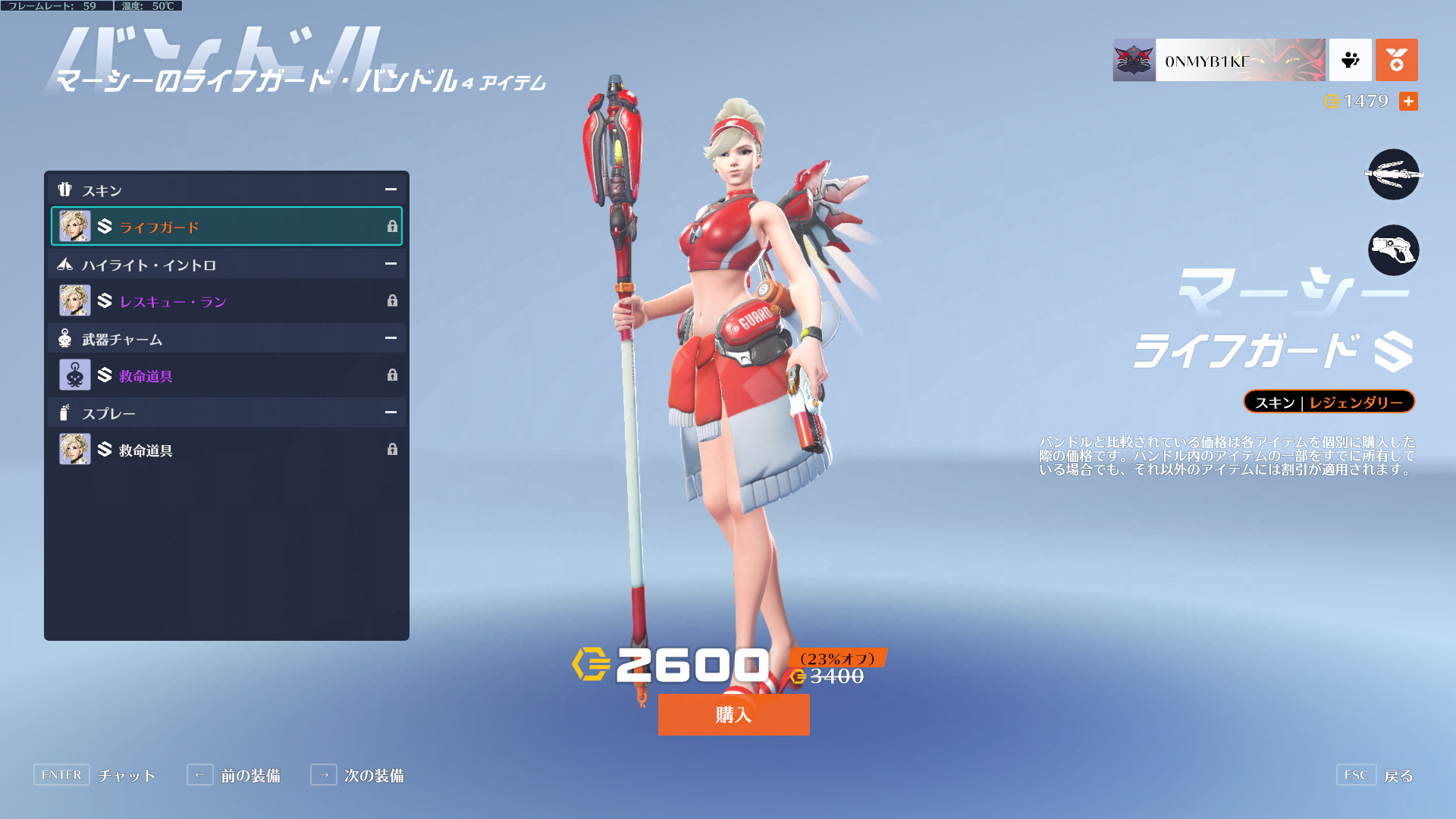Open chat via チャット label
This screenshot has width=1456, height=819.
(x=126, y=775)
